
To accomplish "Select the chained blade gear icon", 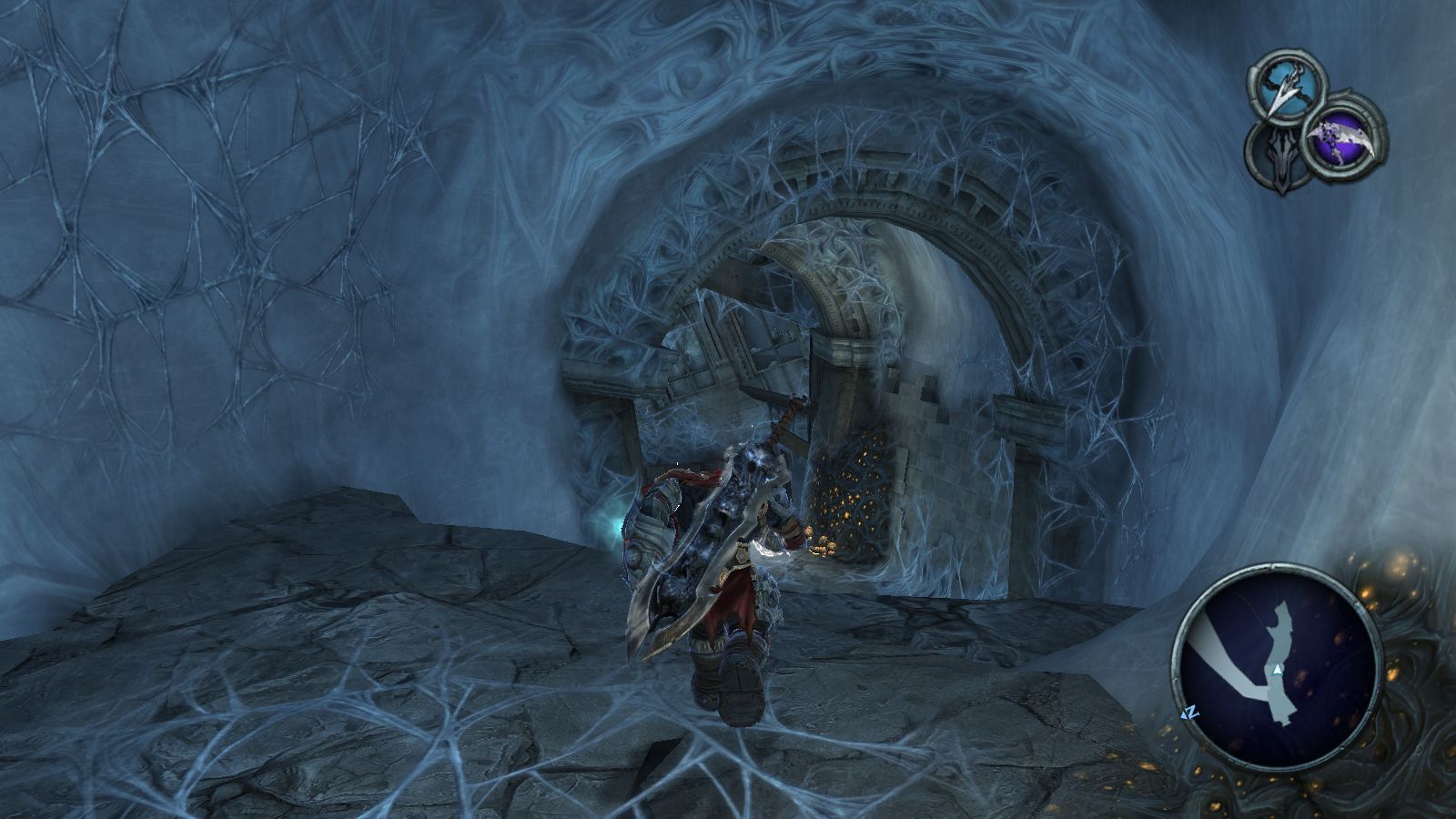I will click(x=1289, y=86).
